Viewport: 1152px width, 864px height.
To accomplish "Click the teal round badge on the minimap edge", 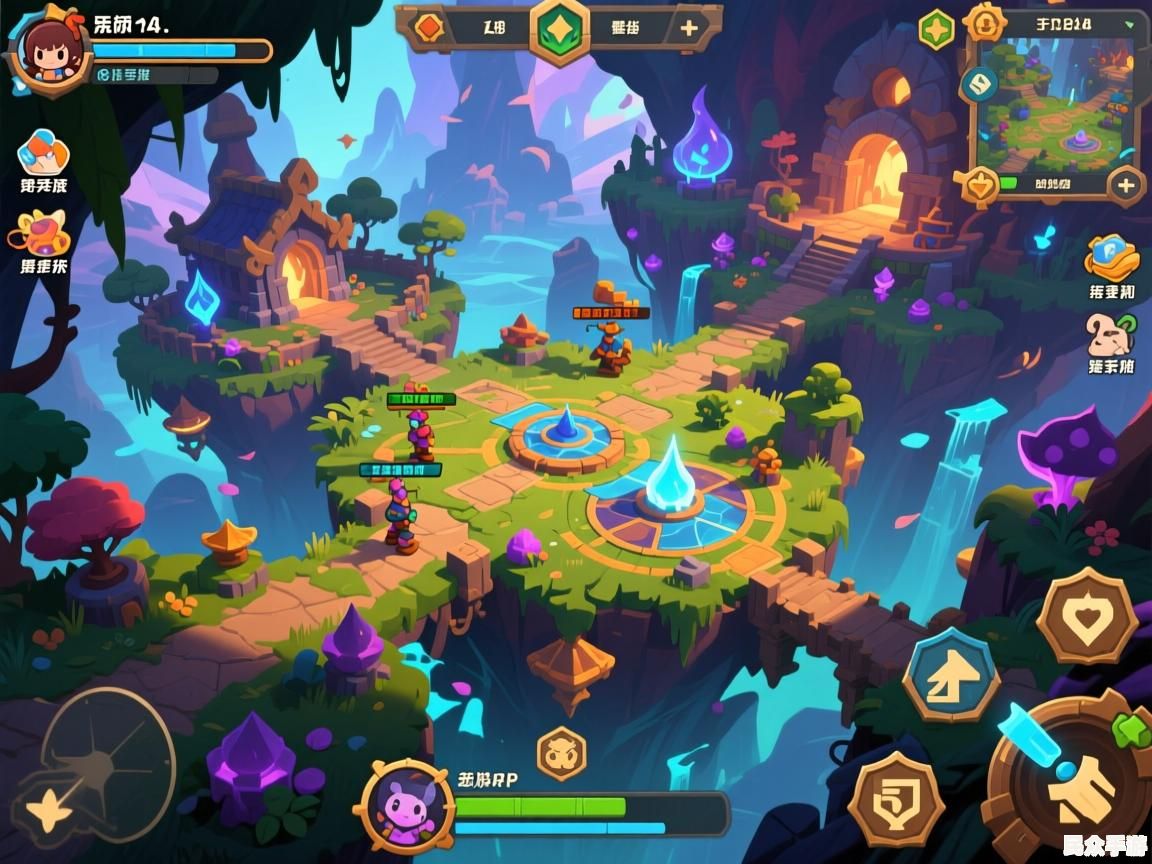I will tap(979, 84).
